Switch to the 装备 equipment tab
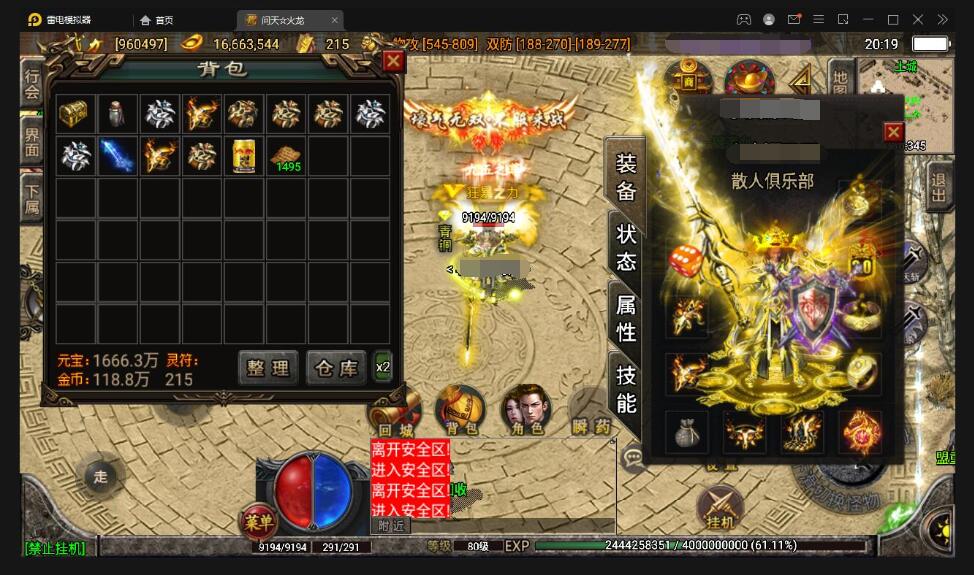This screenshot has height=575, width=974. (x=626, y=177)
